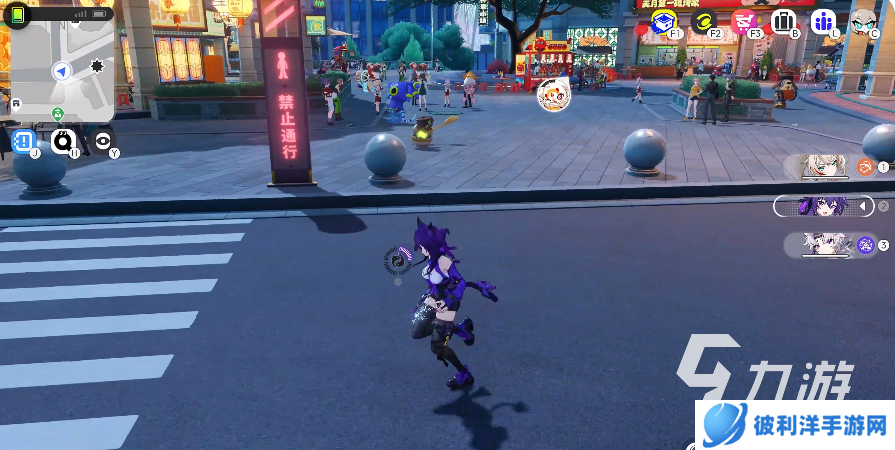Switch to the first party member
The image size is (895, 450).
click(832, 167)
